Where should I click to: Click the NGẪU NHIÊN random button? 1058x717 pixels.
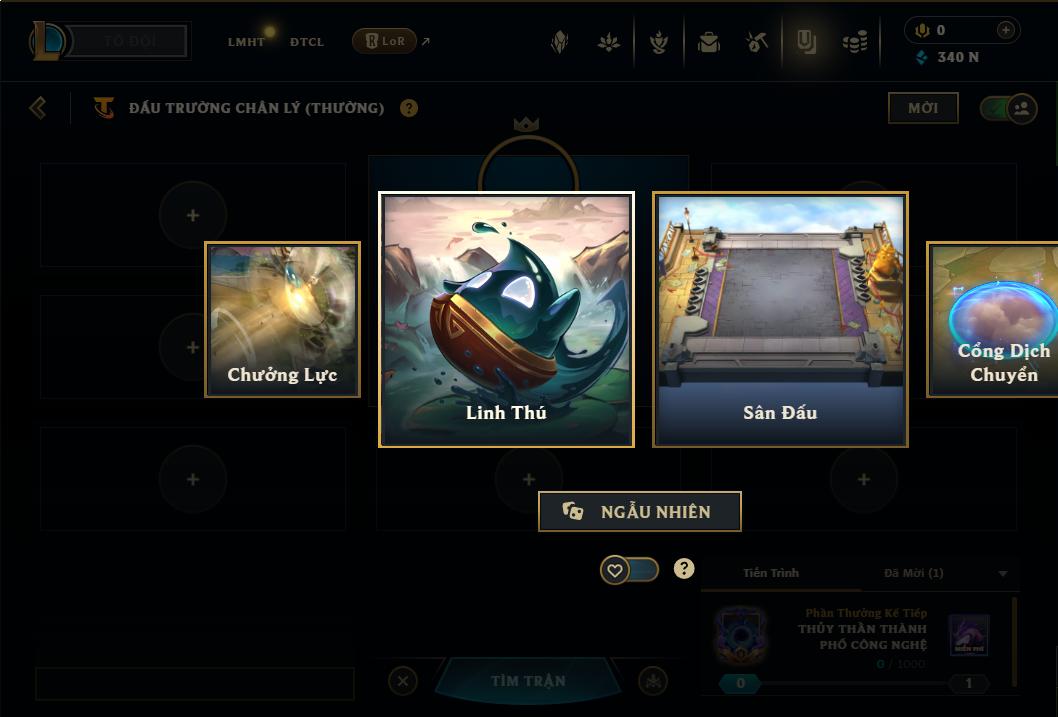[x=640, y=511]
